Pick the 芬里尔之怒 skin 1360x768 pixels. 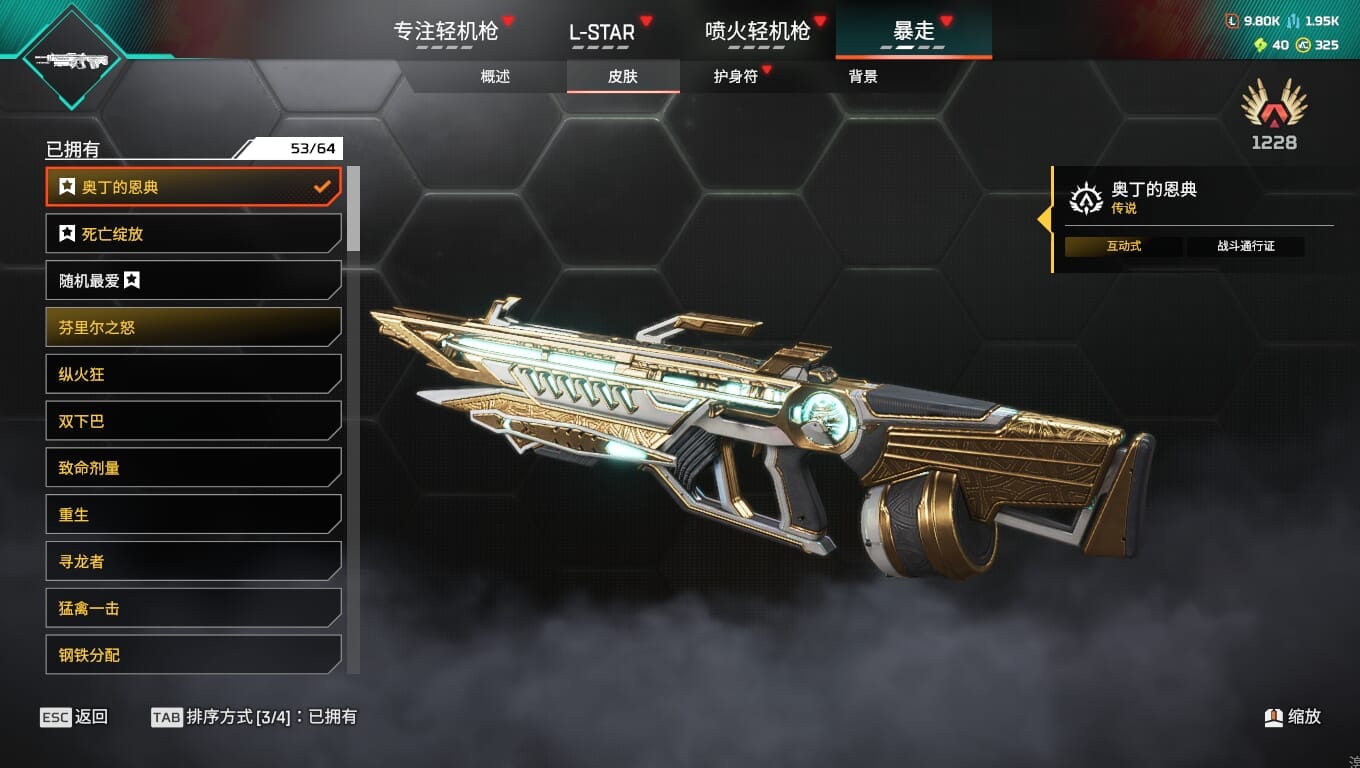(x=193, y=327)
